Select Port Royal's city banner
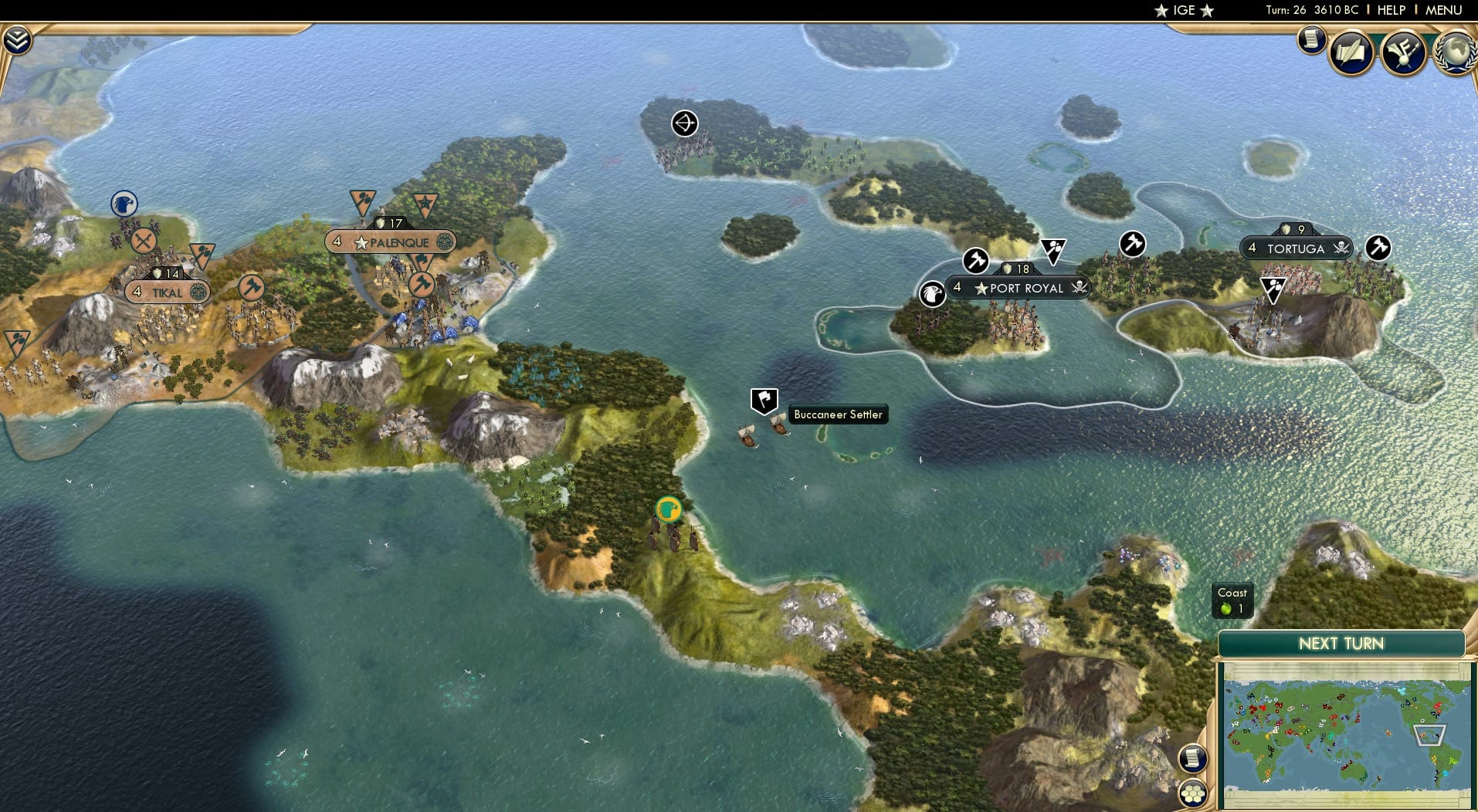 (1019, 287)
